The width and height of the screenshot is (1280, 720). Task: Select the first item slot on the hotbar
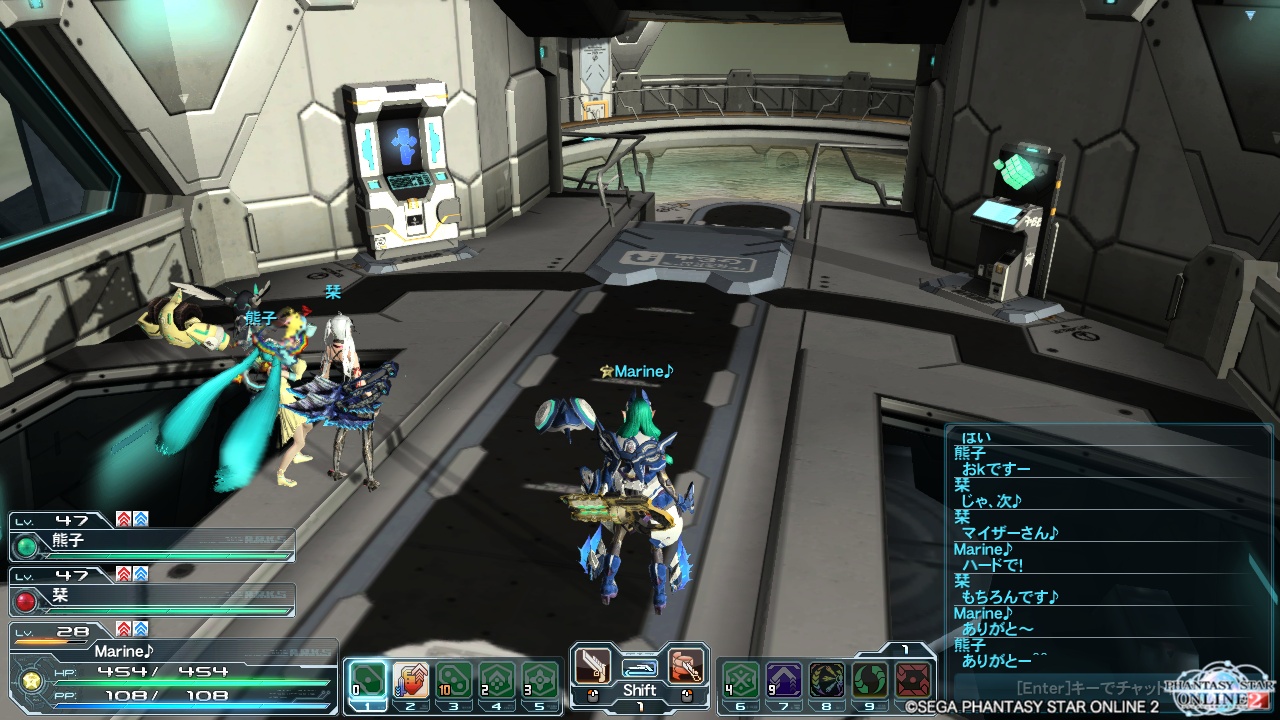(367, 680)
